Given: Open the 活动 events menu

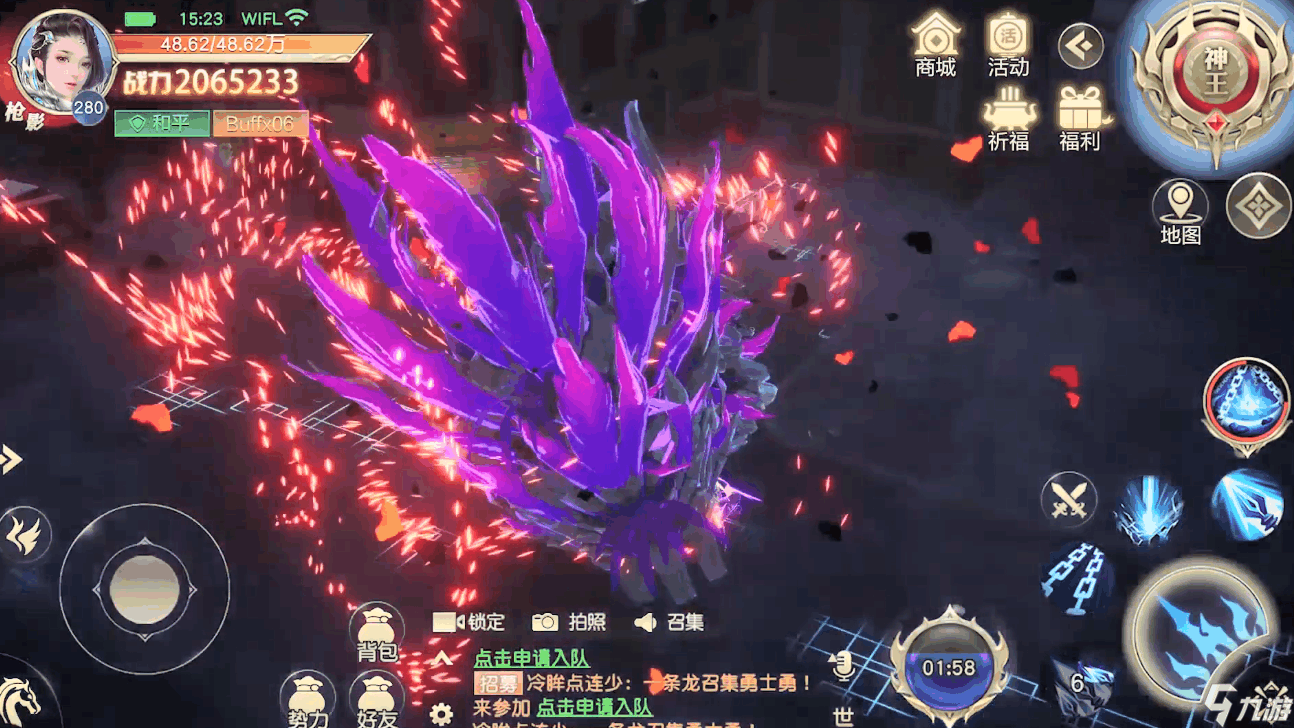Looking at the screenshot, I should tap(1008, 45).
